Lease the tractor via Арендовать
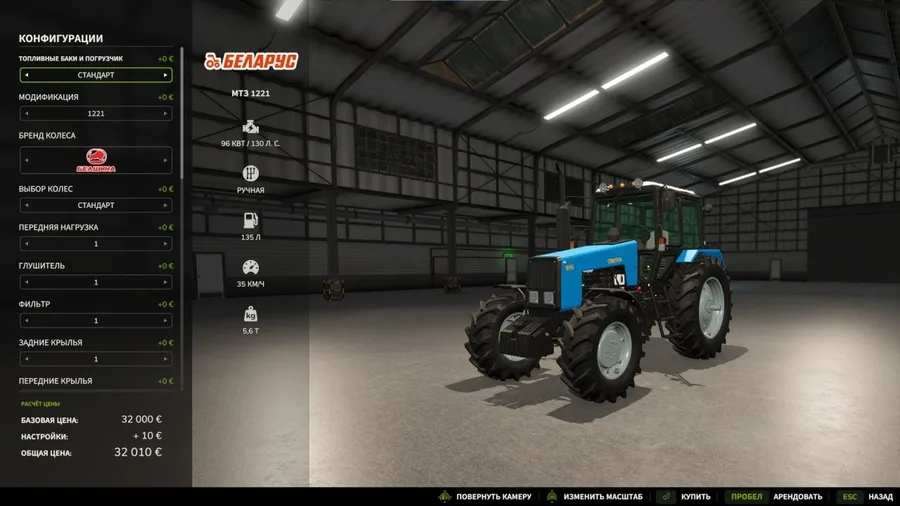The width and height of the screenshot is (900, 506). tap(797, 497)
